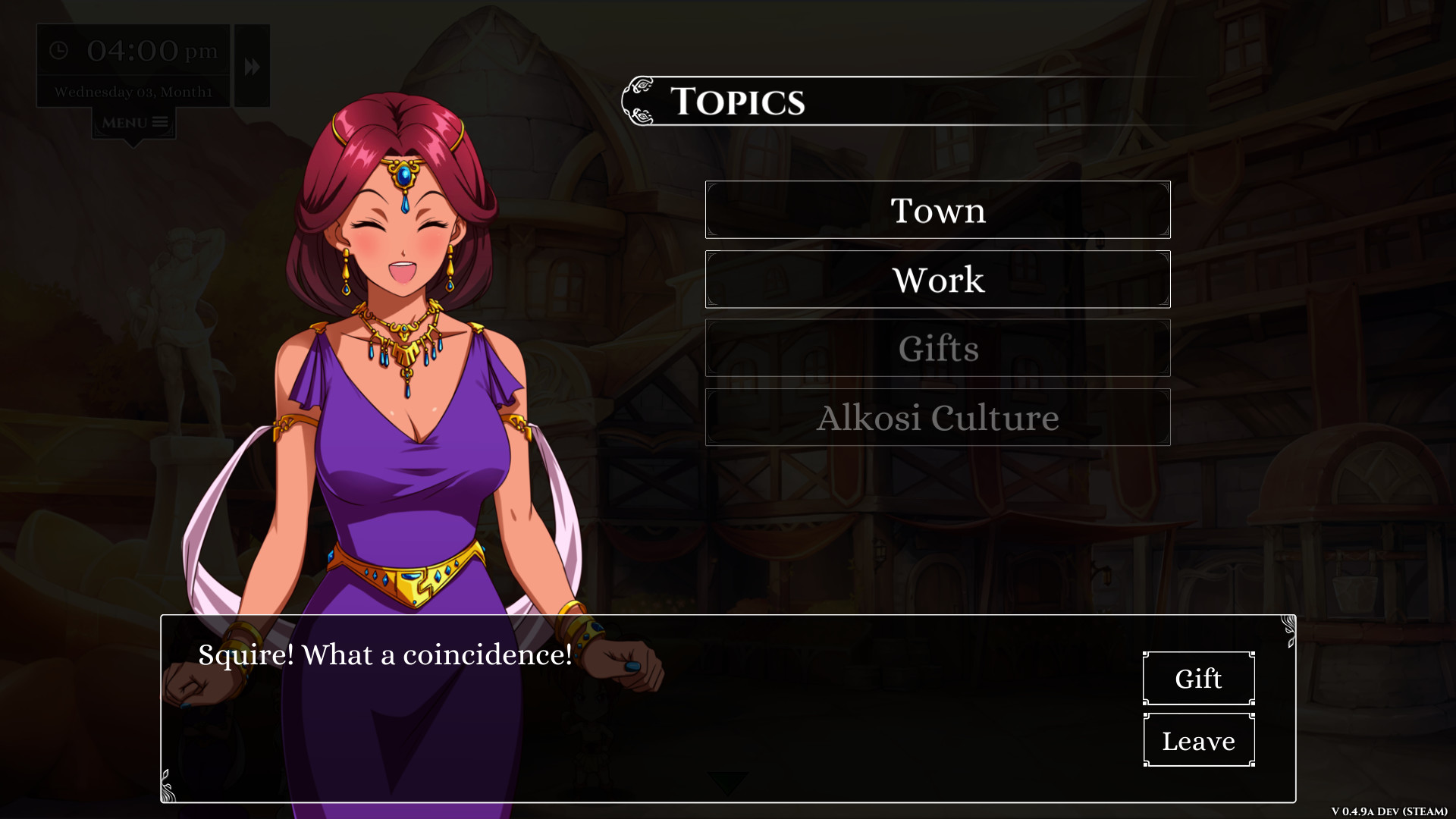The width and height of the screenshot is (1456, 819).
Task: Click the advance triangle below the dialogue
Action: coord(727,781)
